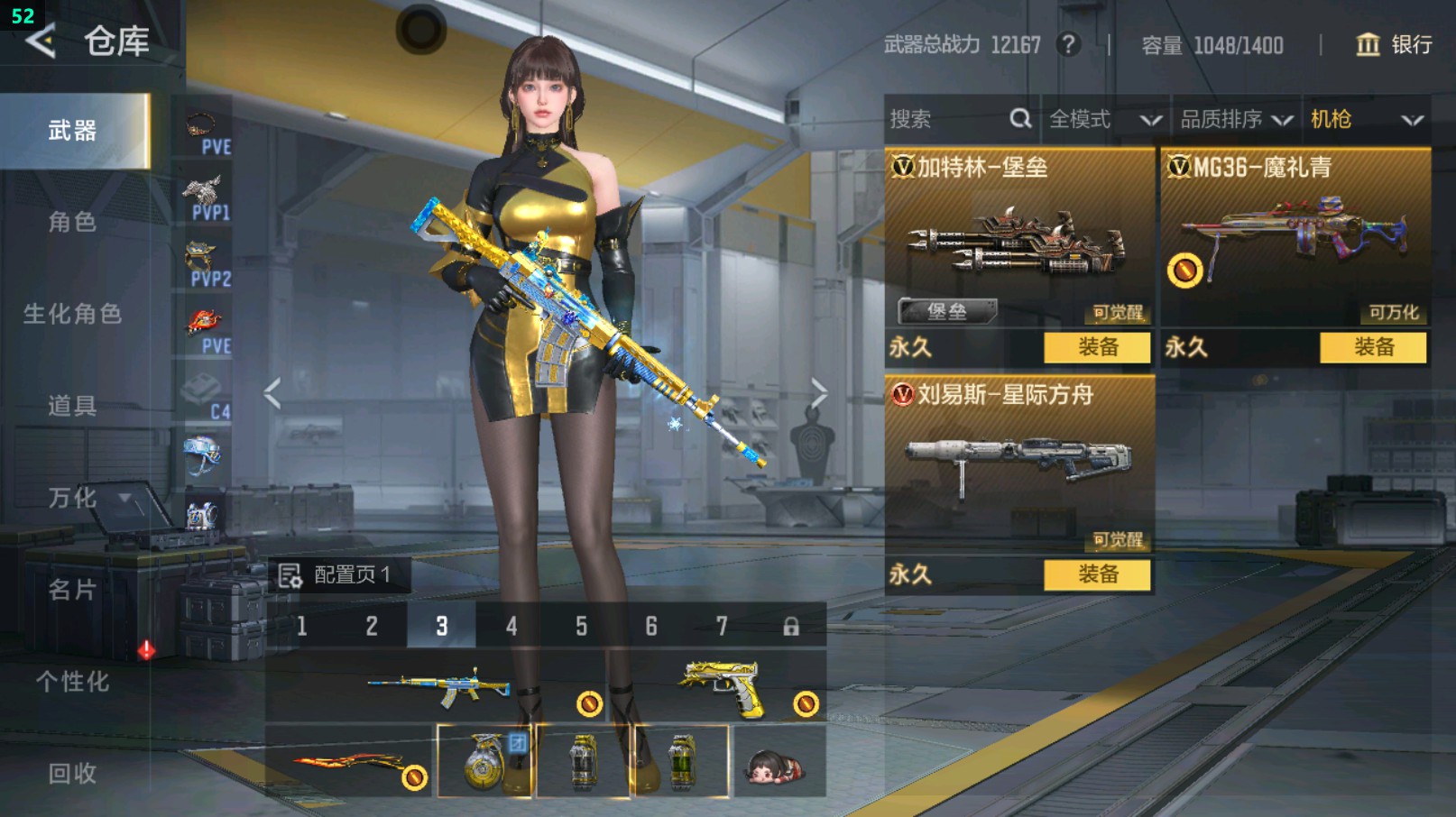Click the 配置页1 edit icon

click(x=290, y=574)
